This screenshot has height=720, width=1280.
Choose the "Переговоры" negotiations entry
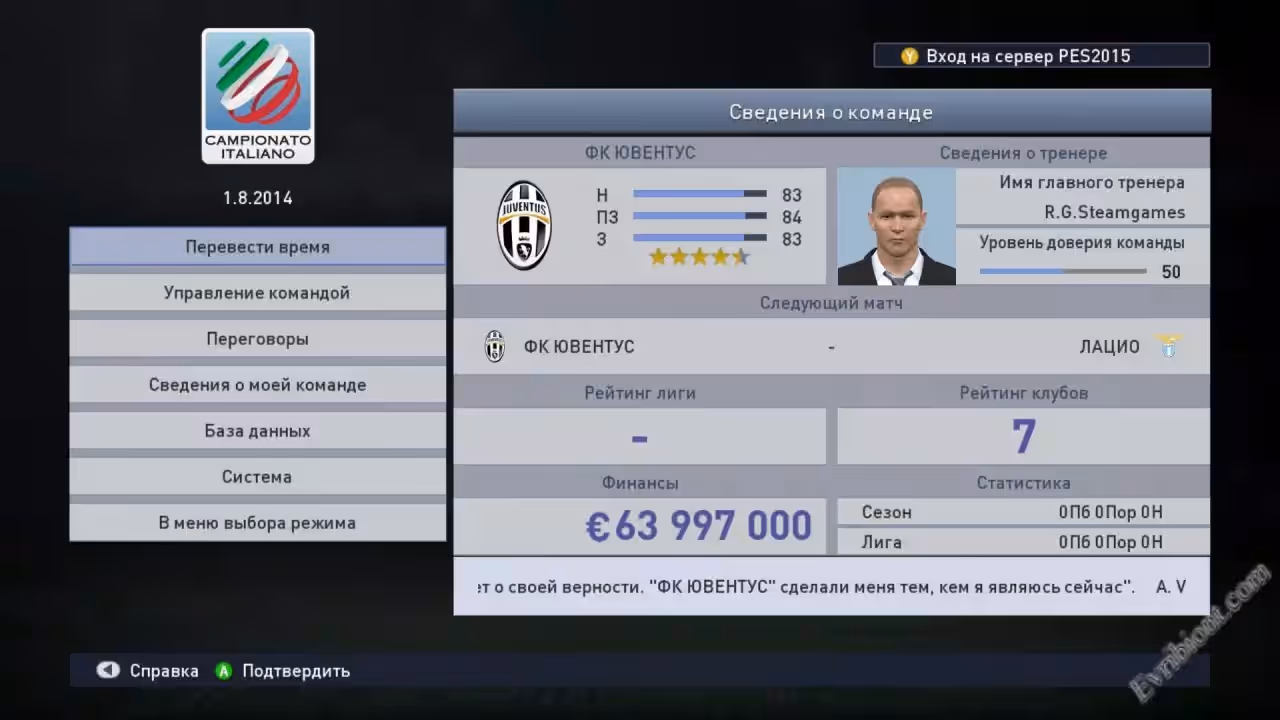coord(257,339)
